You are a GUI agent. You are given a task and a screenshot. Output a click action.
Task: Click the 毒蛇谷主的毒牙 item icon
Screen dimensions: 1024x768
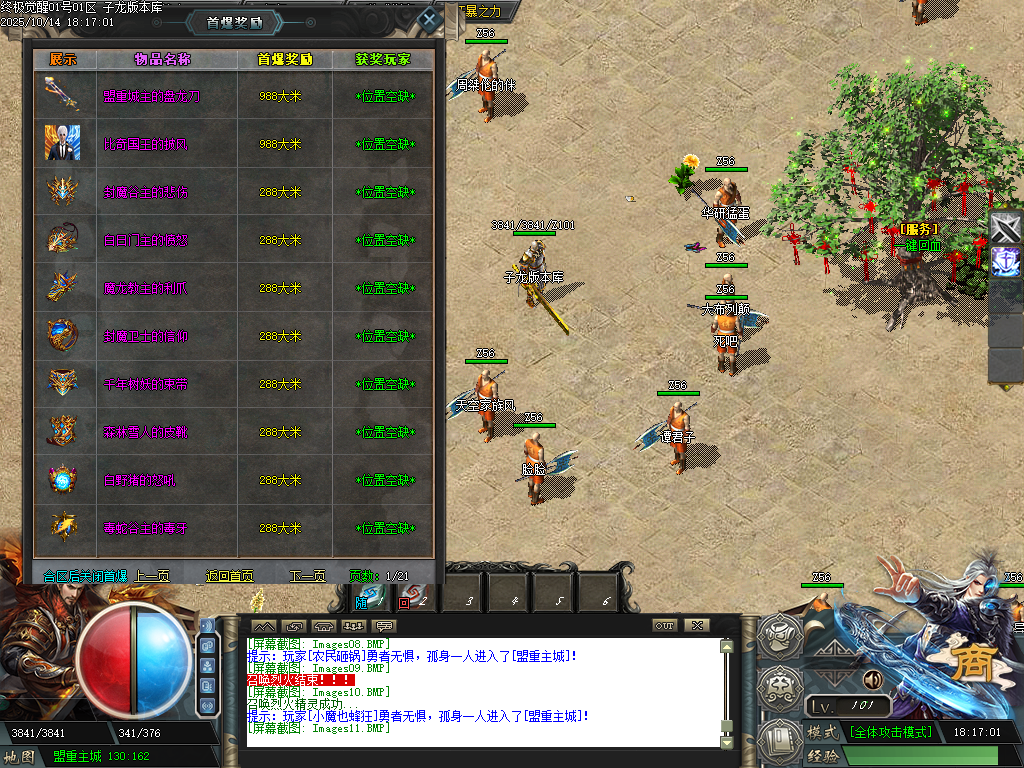[x=63, y=527]
